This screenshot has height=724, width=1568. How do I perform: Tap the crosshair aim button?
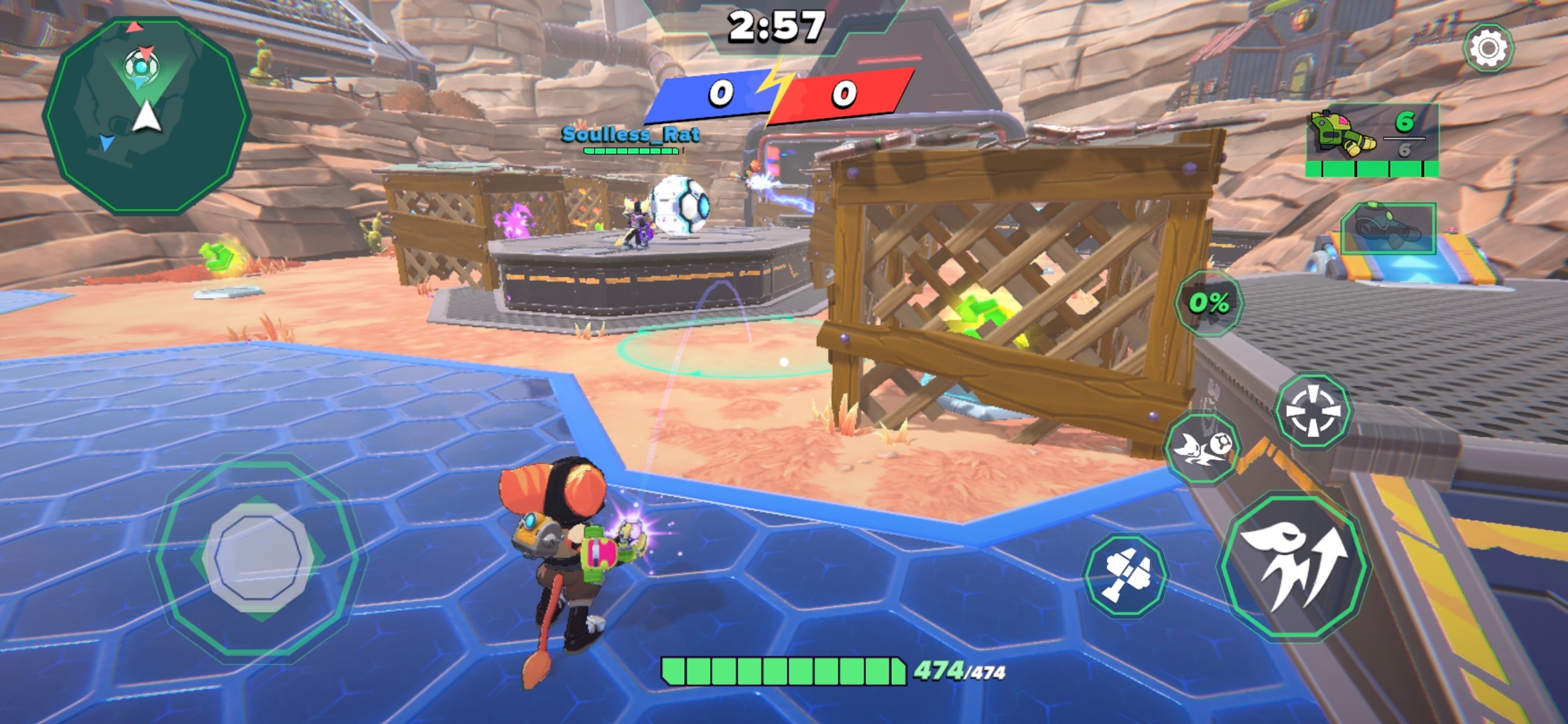tap(1313, 410)
